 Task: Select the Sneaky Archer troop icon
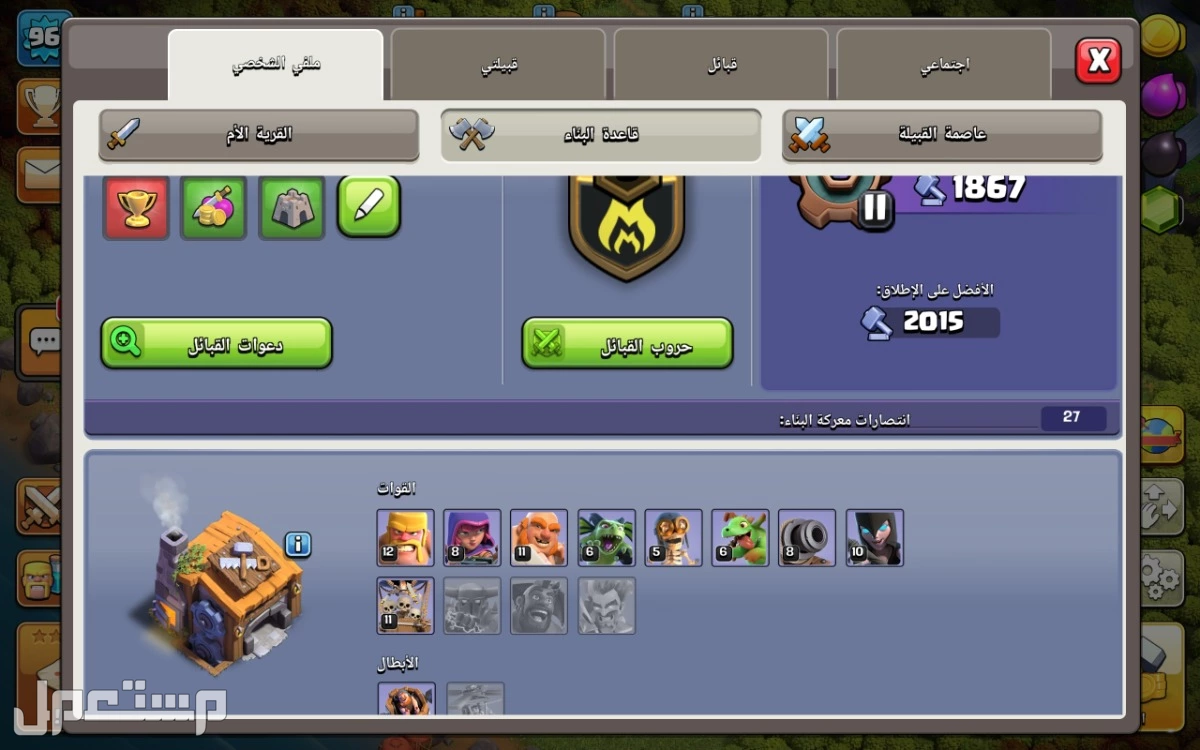[472, 538]
